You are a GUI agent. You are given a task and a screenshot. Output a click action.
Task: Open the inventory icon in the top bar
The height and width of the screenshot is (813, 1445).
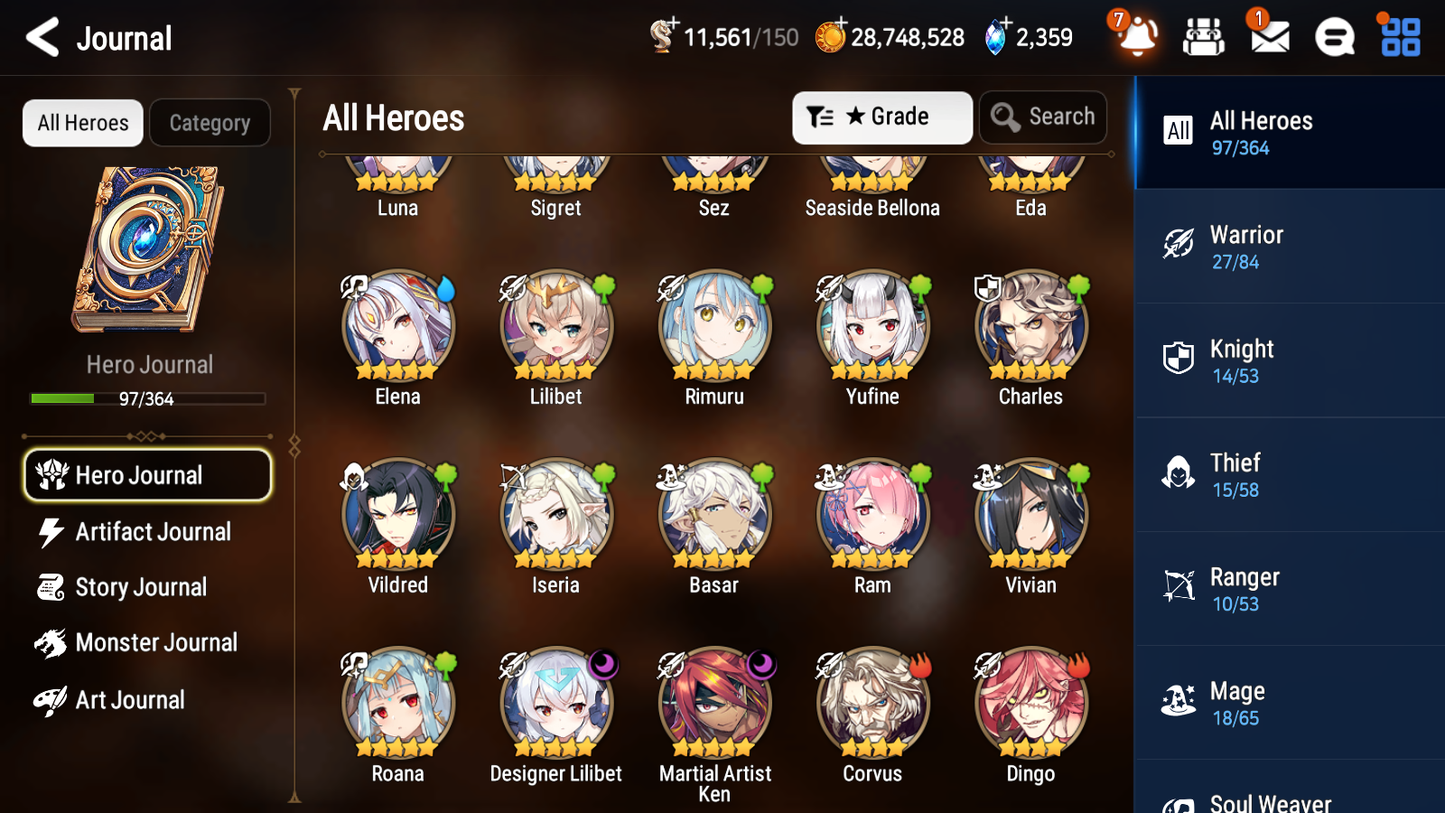(1203, 36)
